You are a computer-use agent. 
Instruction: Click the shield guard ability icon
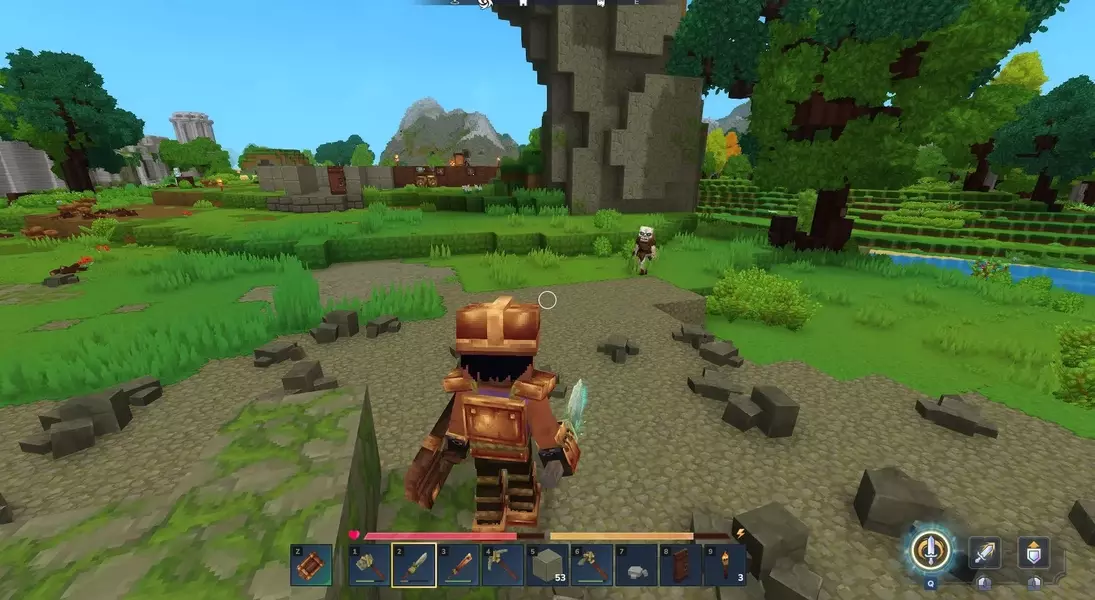pyautogui.click(x=1034, y=552)
